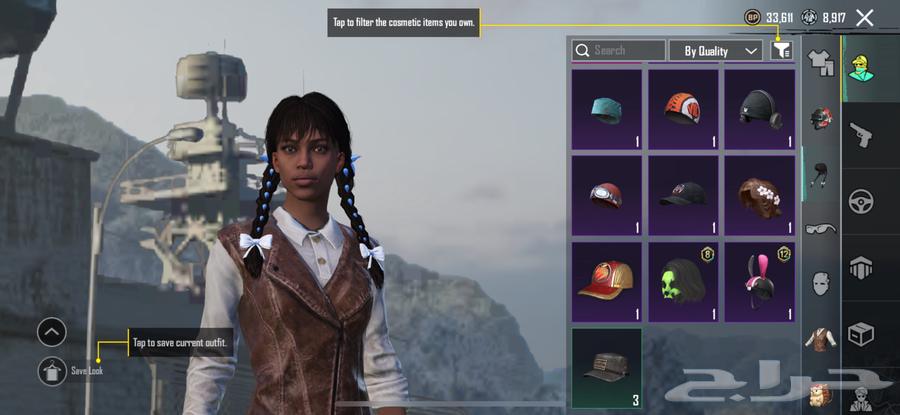
Task: Open the face mask category
Action: coord(822,283)
